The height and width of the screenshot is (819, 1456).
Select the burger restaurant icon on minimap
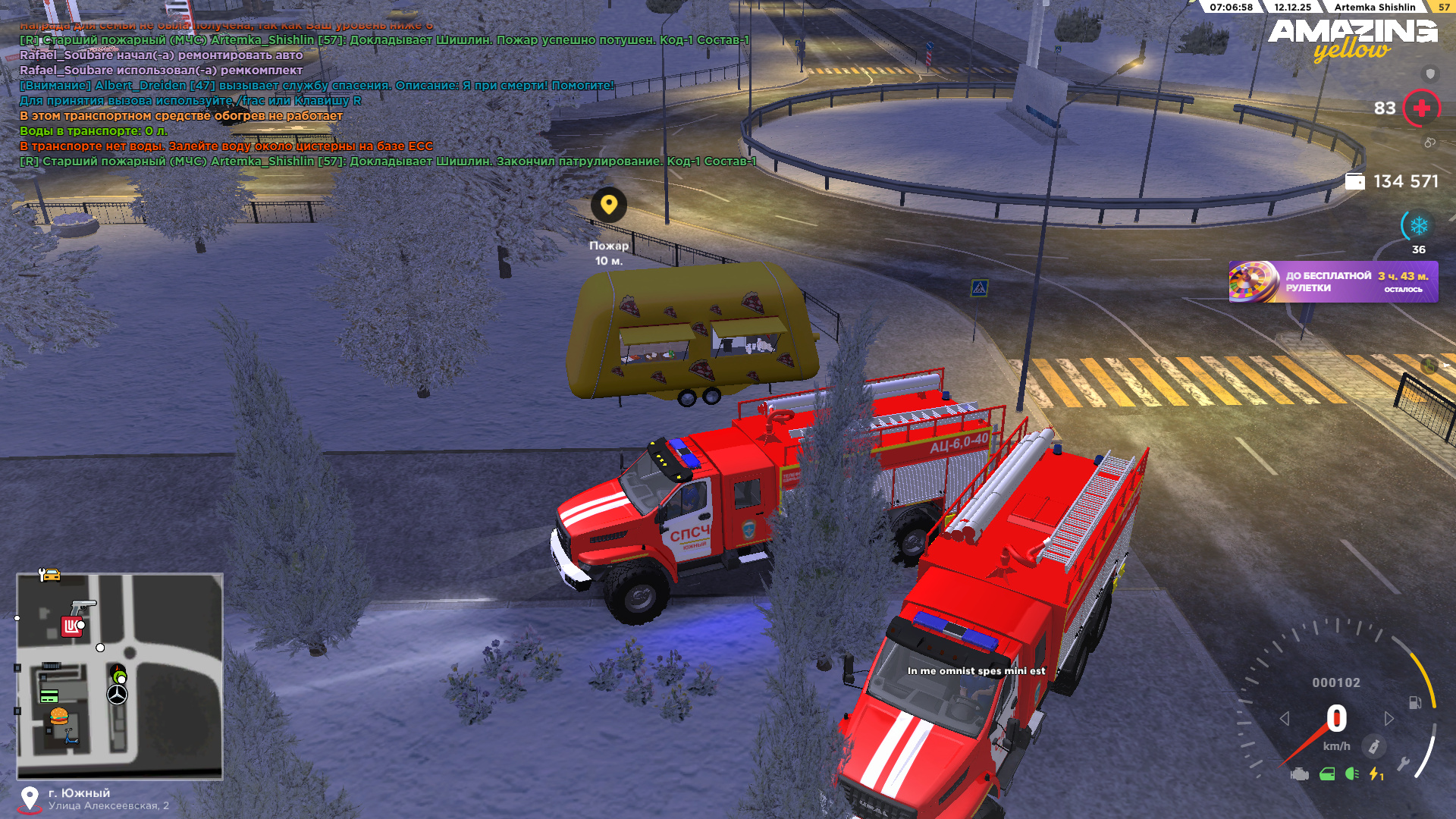click(x=59, y=716)
